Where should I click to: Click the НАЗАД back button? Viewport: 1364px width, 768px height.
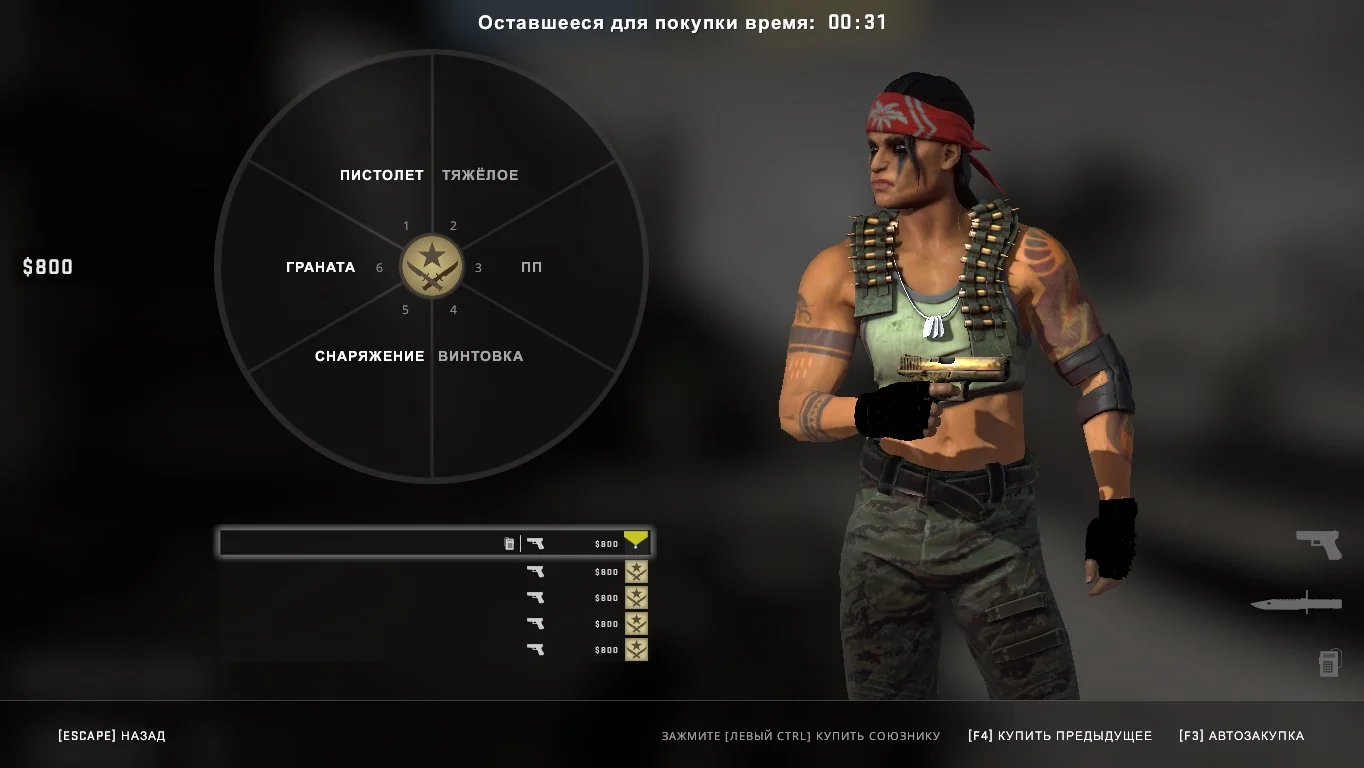tap(112, 736)
